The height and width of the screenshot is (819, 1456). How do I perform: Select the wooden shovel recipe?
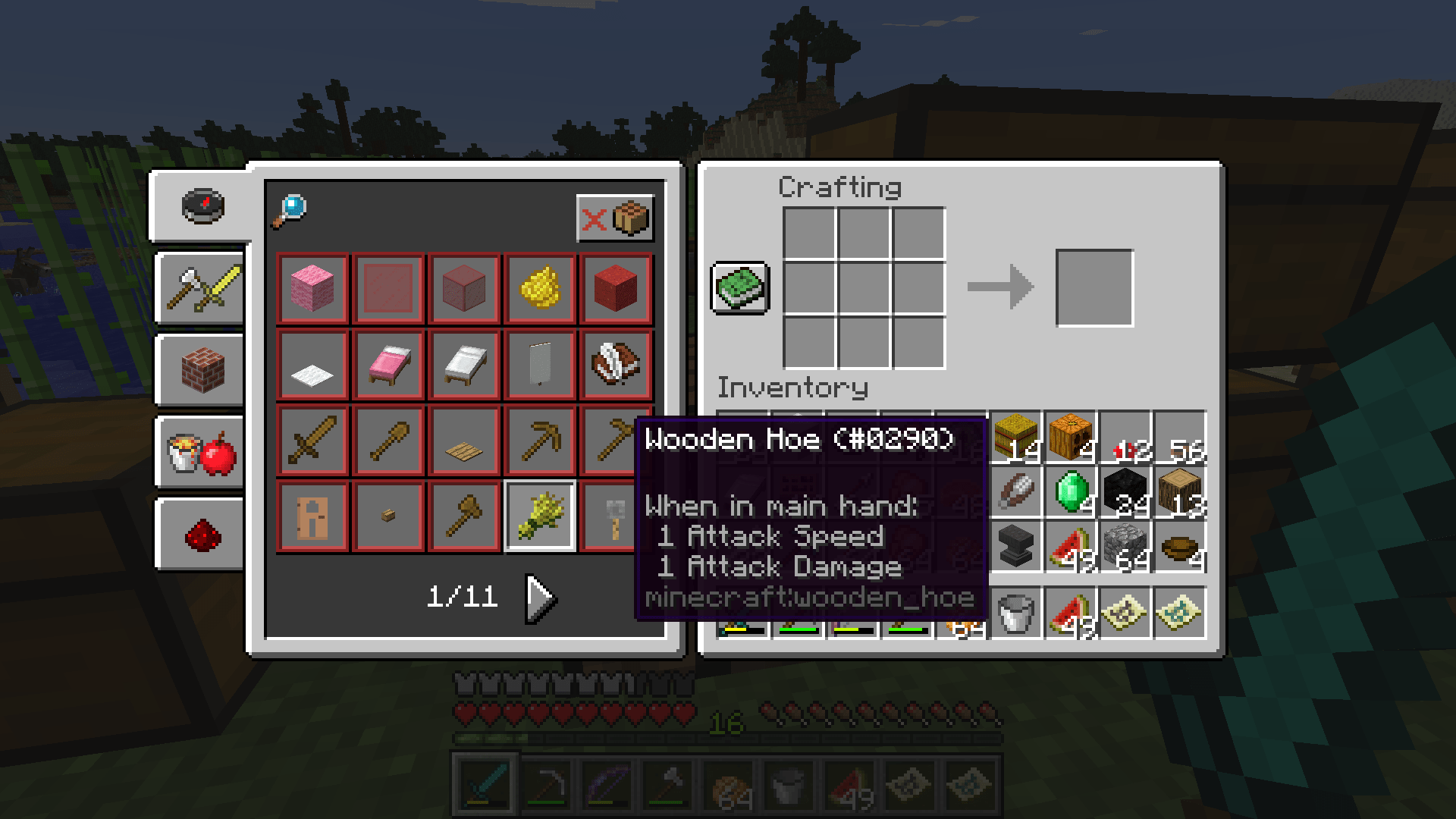pyautogui.click(x=388, y=440)
